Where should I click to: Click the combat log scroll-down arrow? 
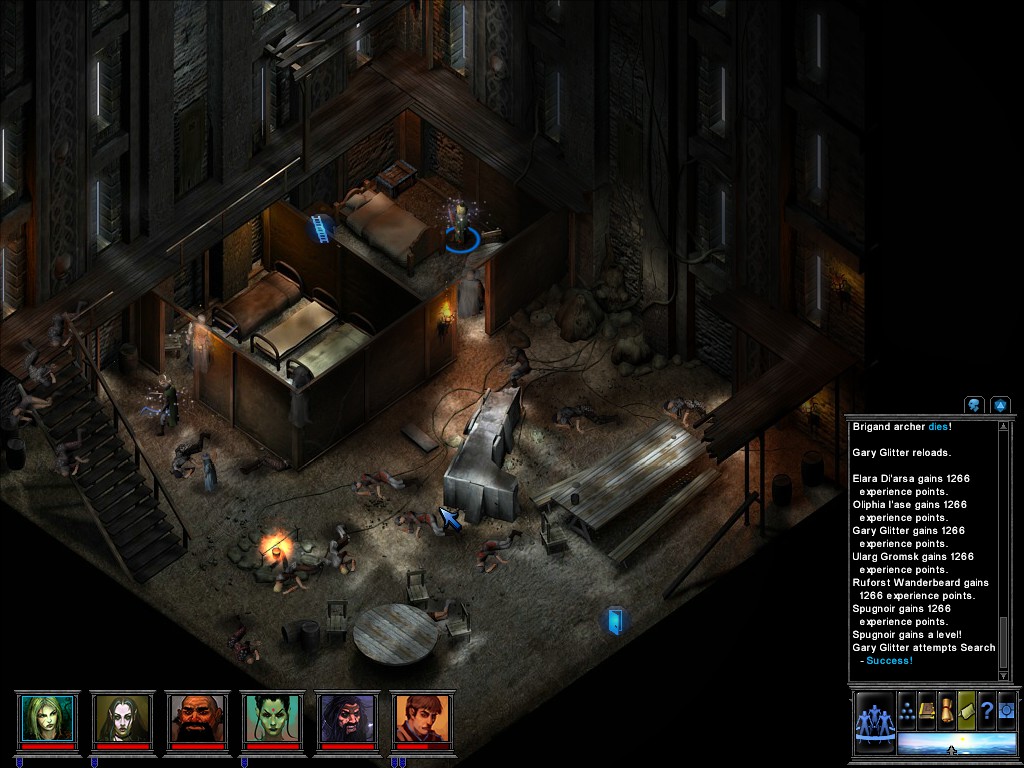[x=1005, y=675]
